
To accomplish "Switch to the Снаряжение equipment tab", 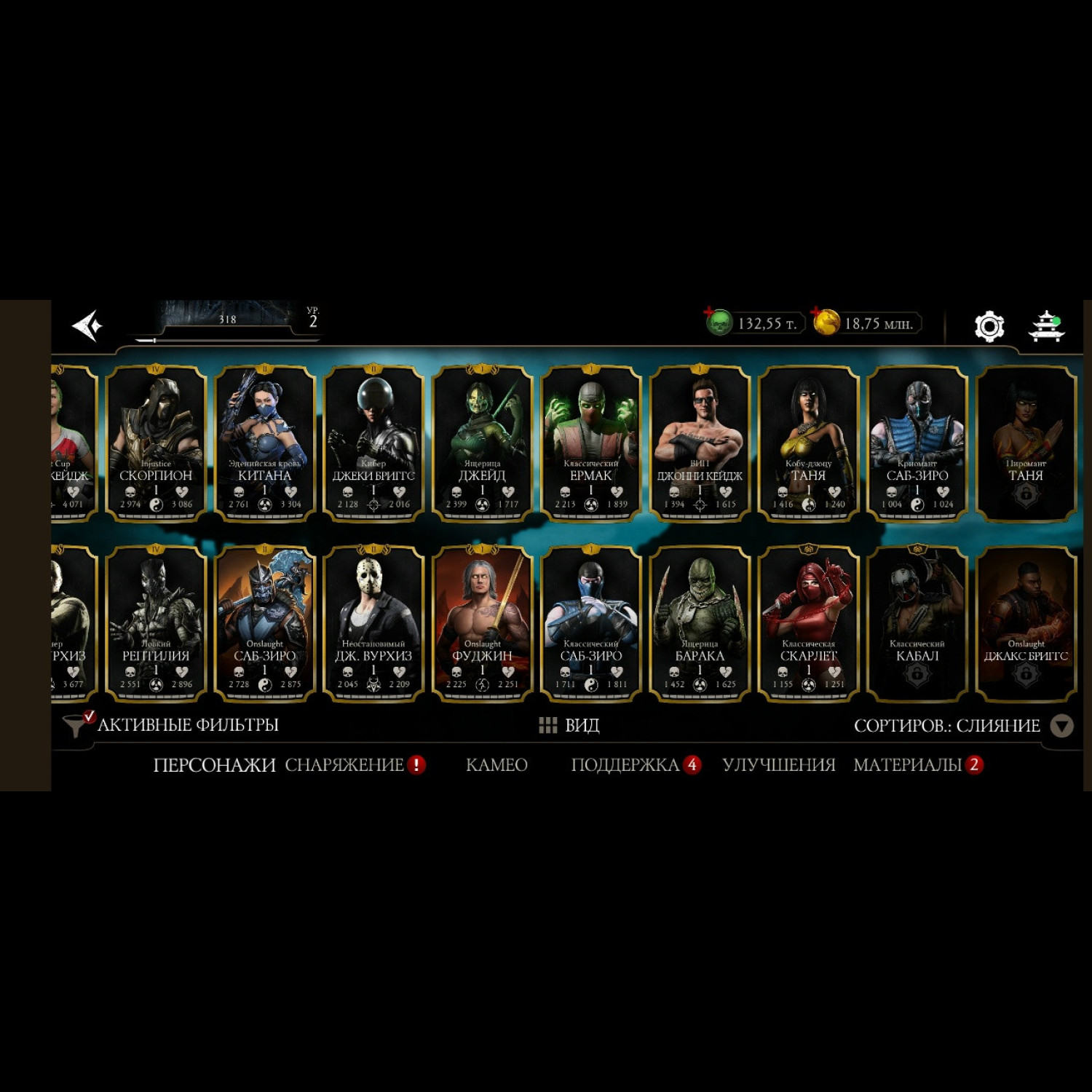I will coord(344,765).
